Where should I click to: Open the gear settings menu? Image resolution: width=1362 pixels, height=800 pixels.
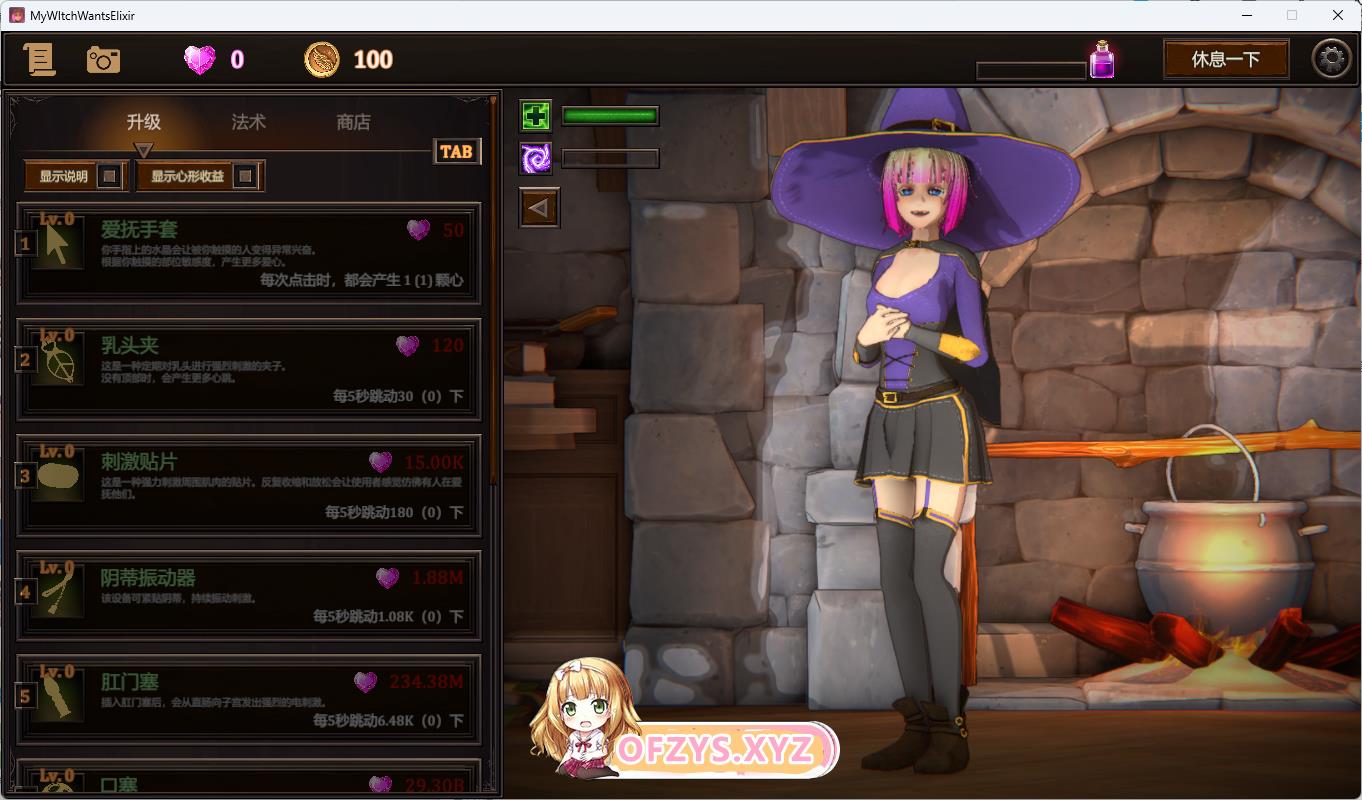pyautogui.click(x=1331, y=59)
